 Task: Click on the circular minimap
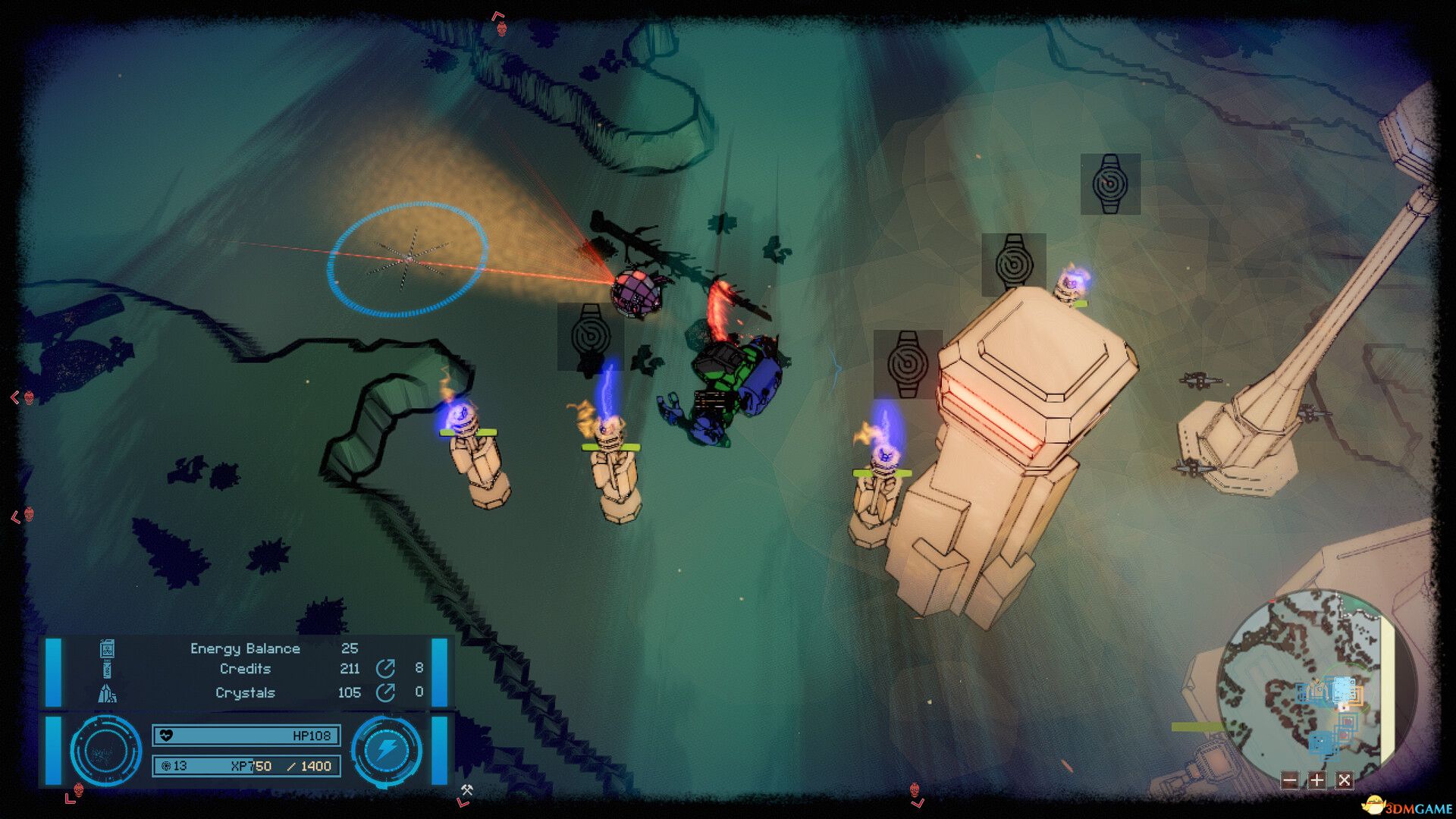coord(1312,682)
